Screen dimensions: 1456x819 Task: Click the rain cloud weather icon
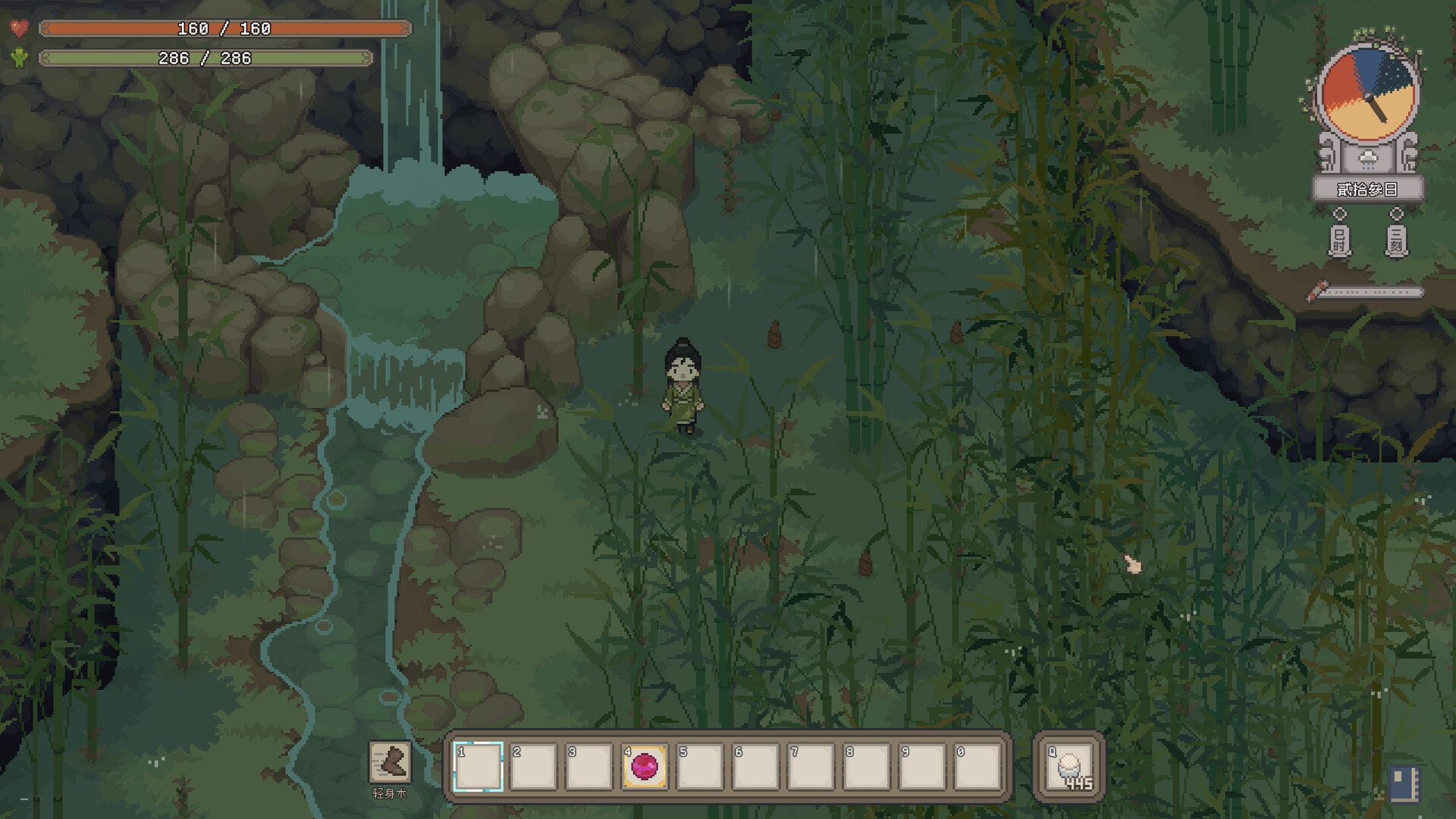coord(1367,159)
